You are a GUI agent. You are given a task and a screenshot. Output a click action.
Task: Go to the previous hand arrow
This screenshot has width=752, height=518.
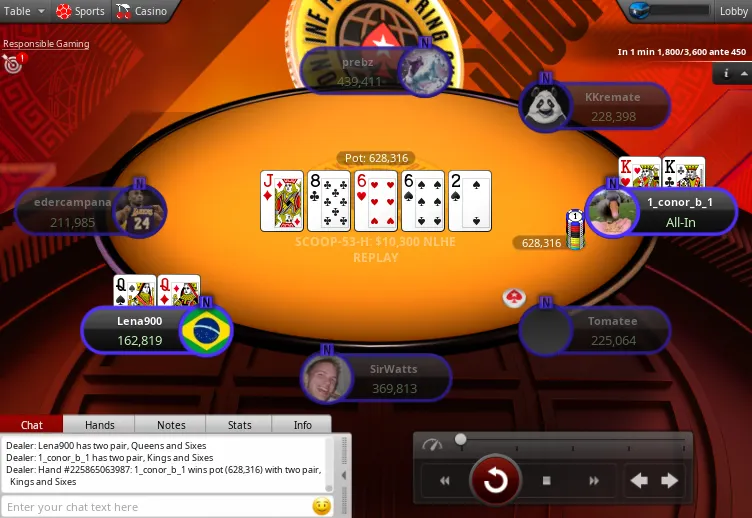tap(639, 481)
